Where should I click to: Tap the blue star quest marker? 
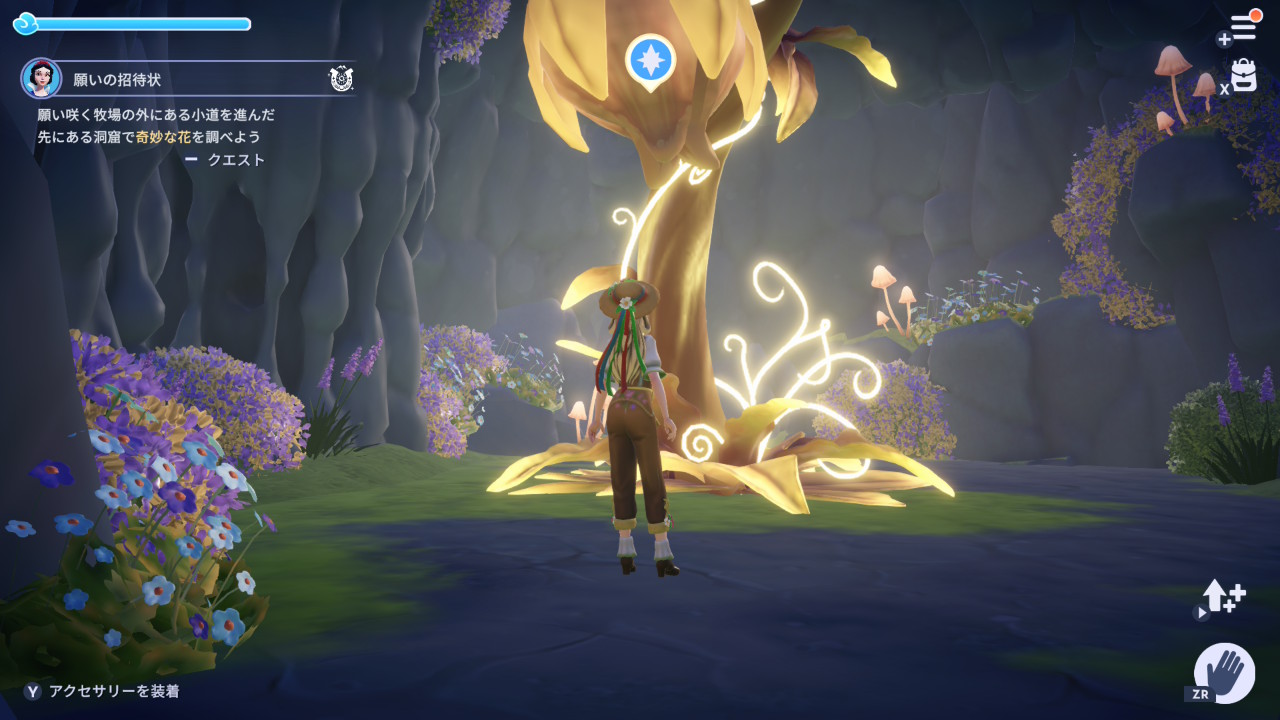coord(650,60)
